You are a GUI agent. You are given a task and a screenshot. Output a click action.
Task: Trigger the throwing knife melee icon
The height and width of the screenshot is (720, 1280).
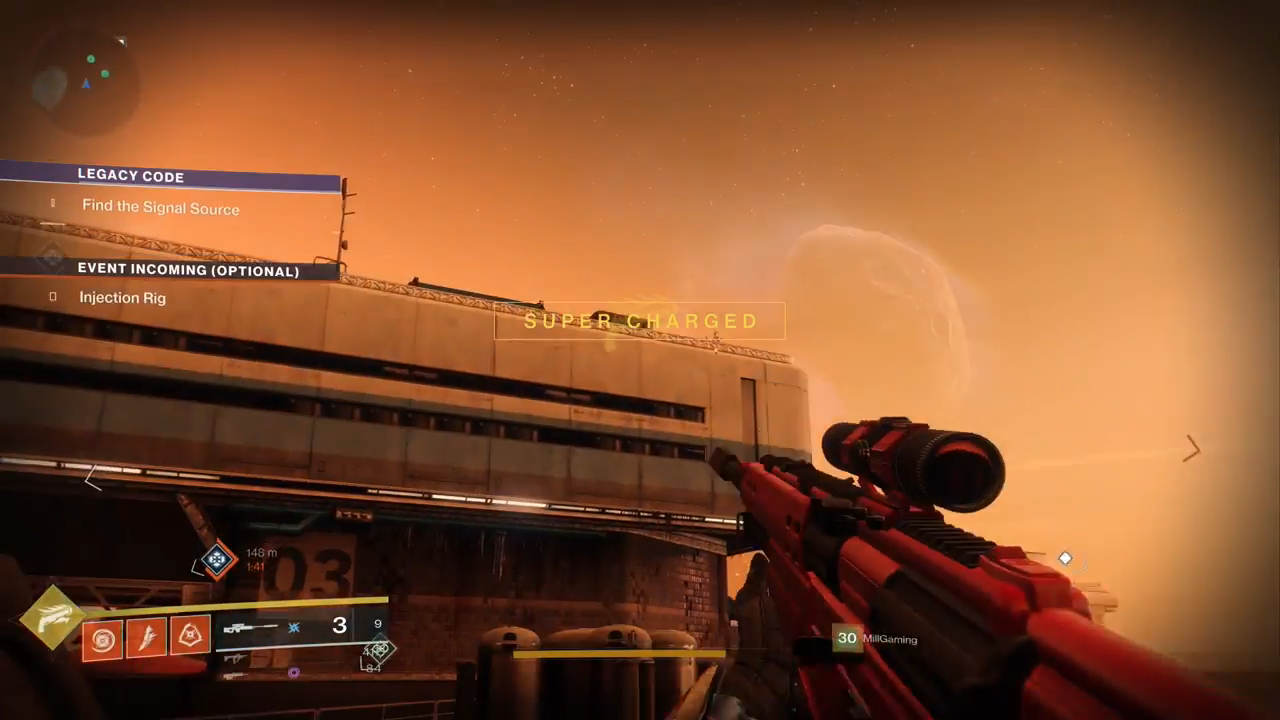click(146, 637)
